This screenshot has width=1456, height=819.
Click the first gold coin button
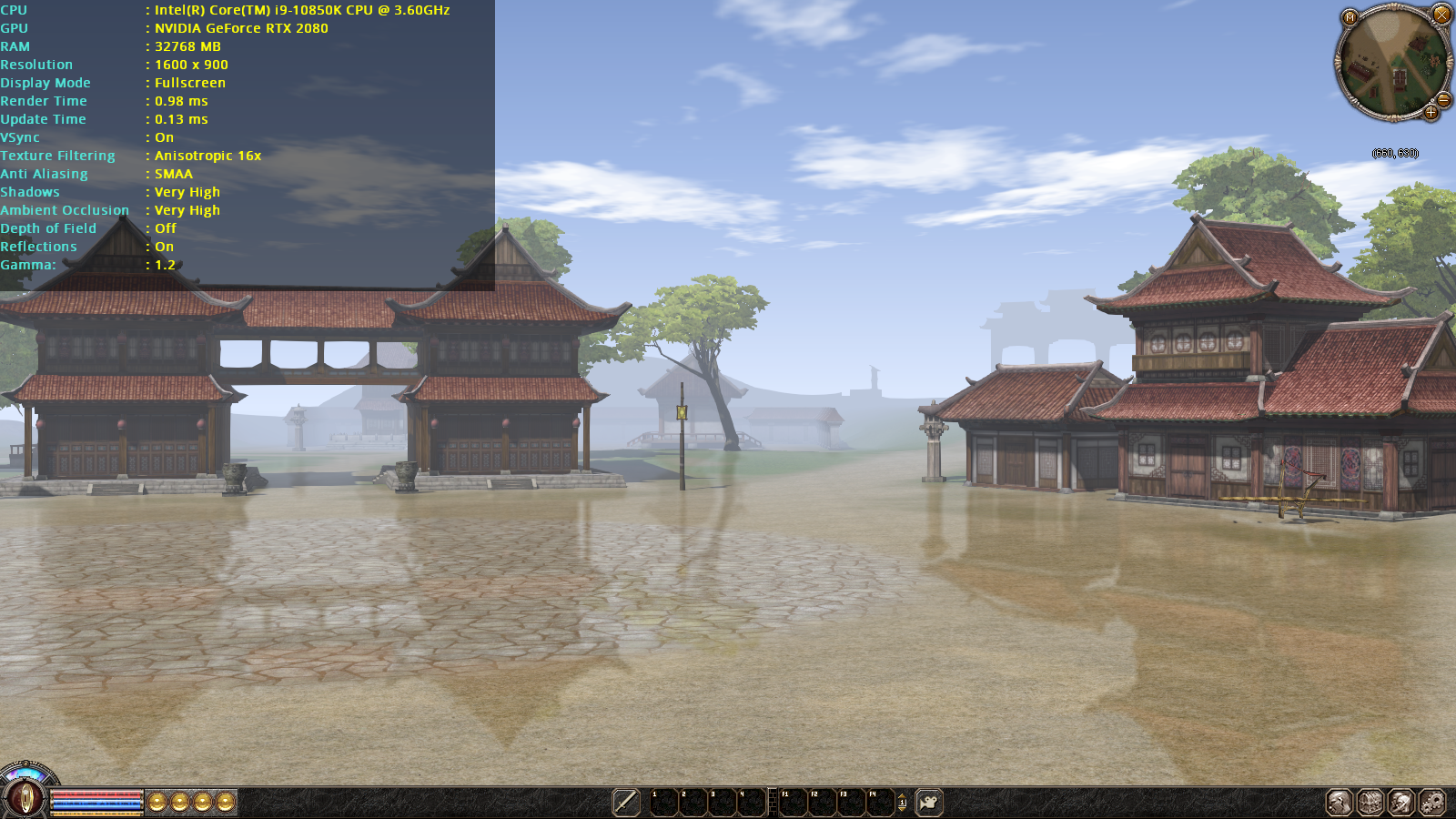157,801
